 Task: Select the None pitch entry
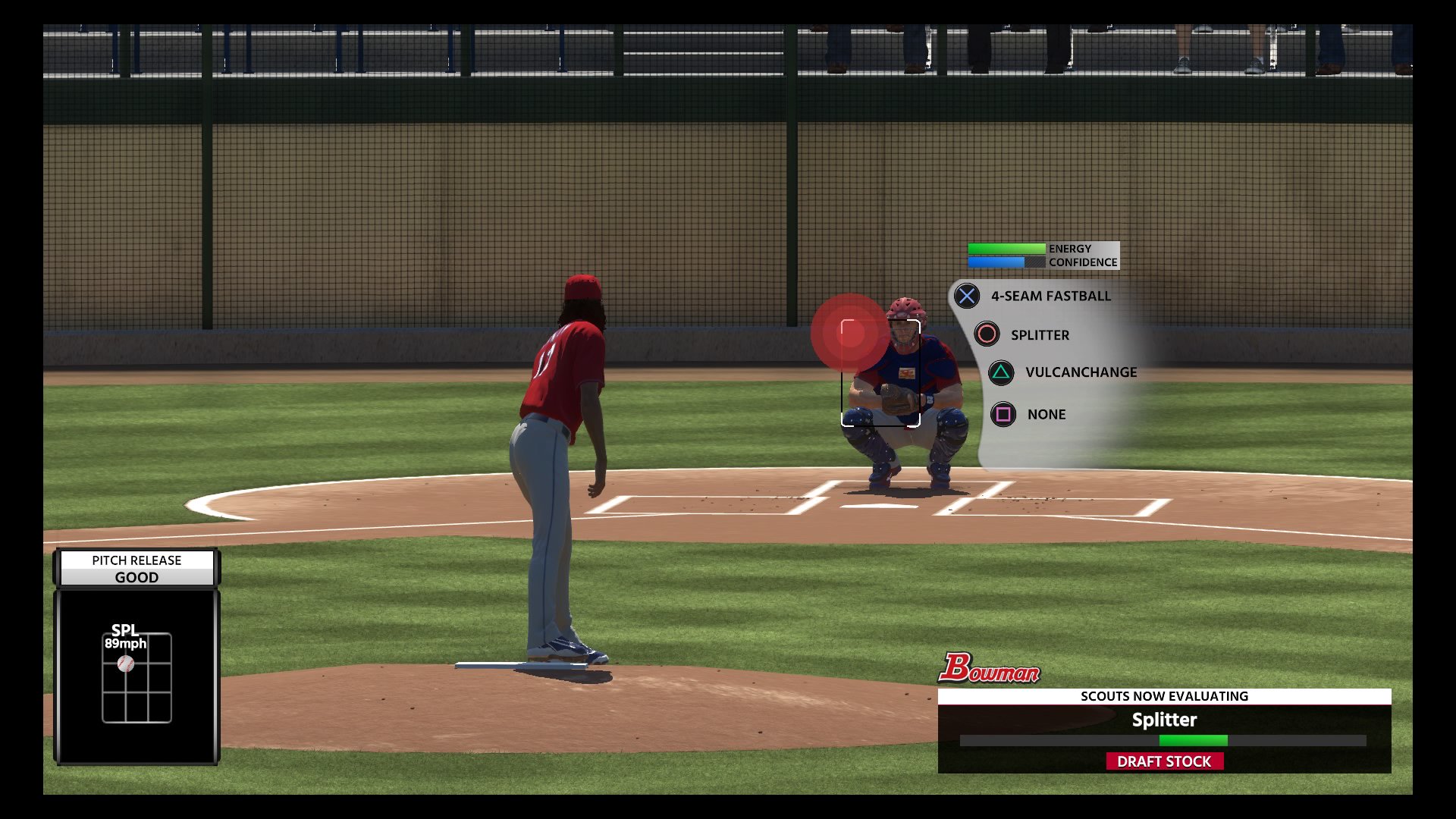coord(1046,415)
